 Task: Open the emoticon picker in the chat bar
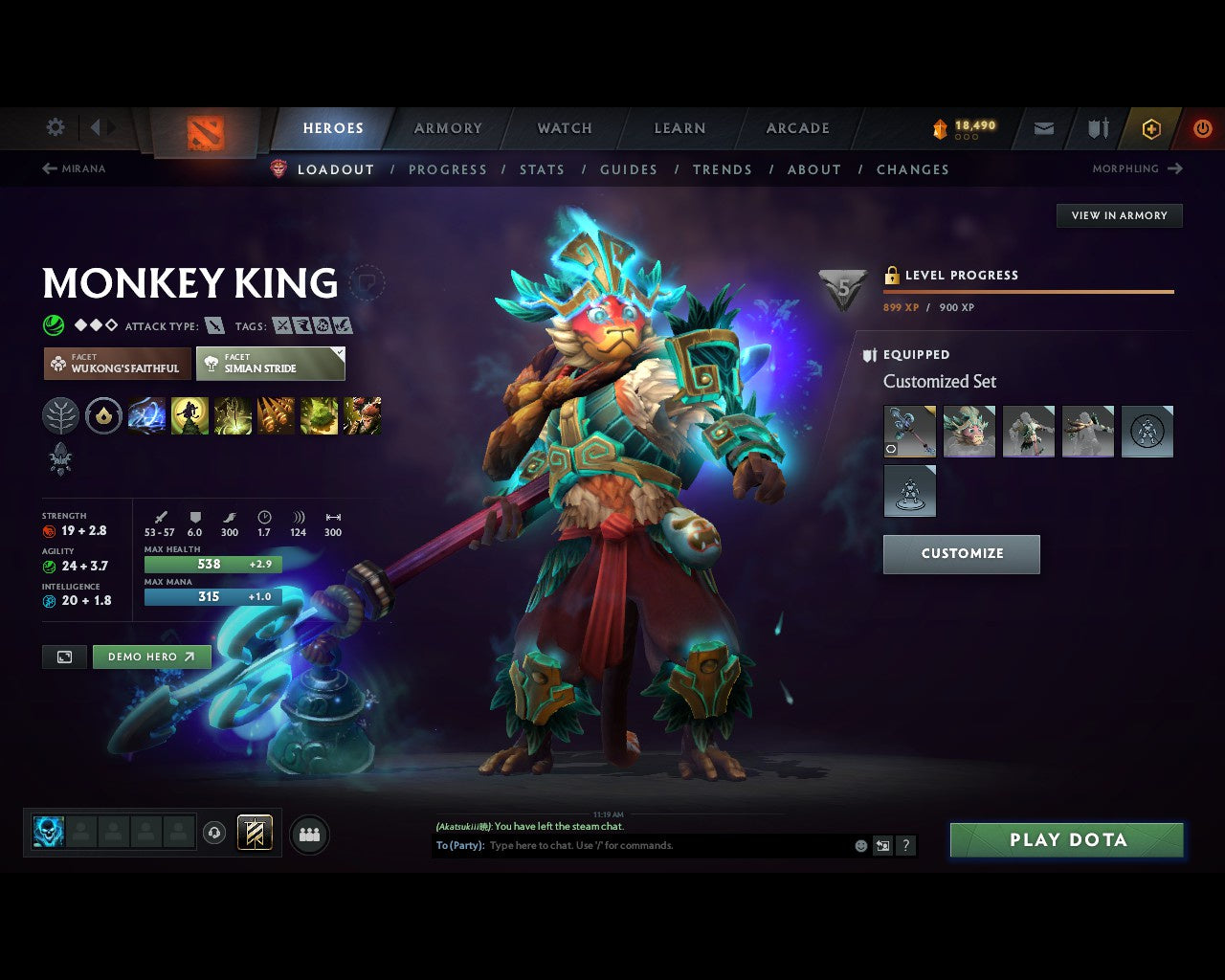858,845
